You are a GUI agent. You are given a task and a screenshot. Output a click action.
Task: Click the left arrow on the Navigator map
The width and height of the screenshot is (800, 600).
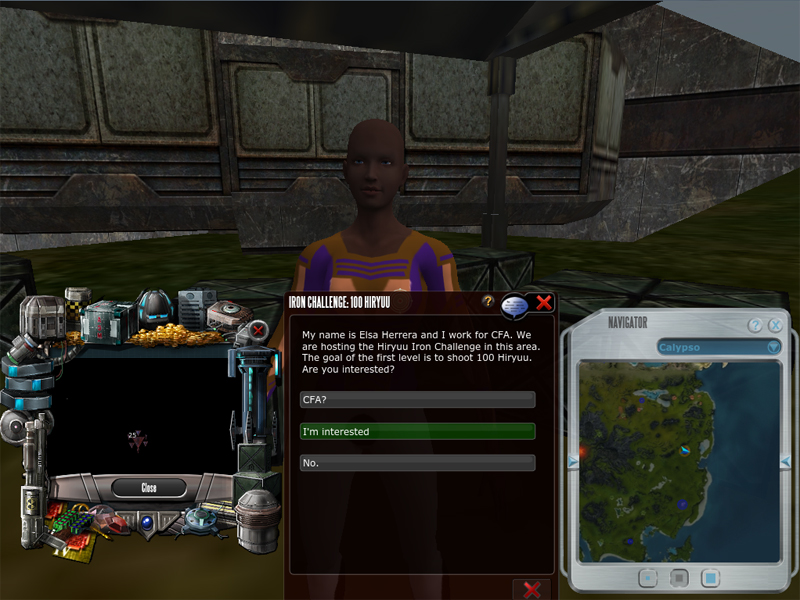(572, 461)
